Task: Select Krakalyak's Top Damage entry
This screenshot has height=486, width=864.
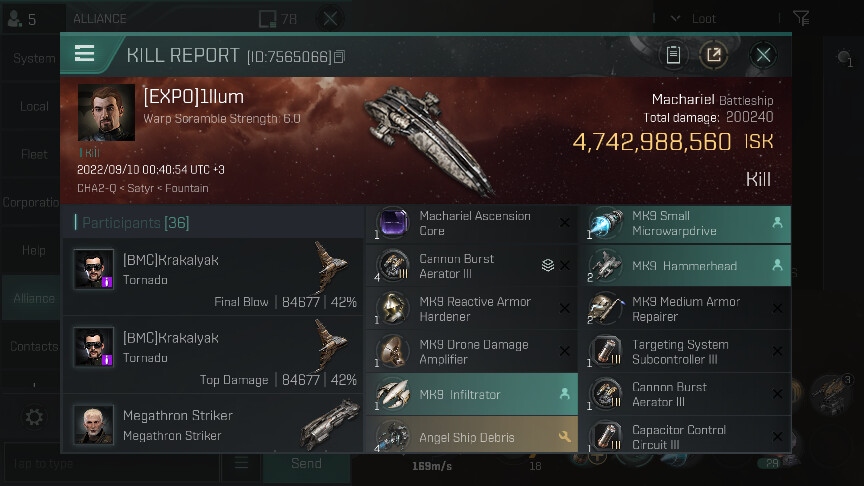Action: pos(217,355)
